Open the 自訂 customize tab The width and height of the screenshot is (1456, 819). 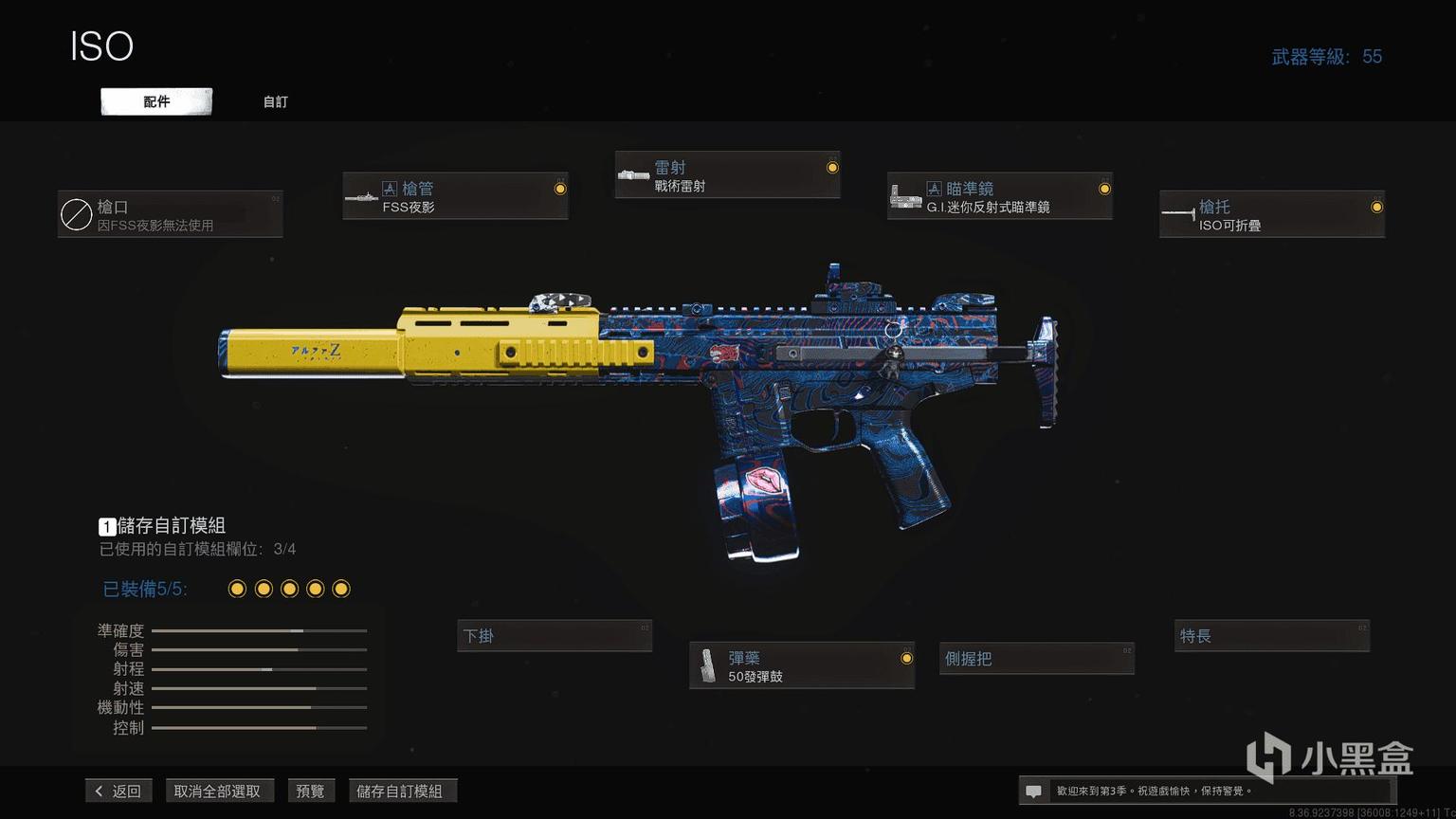coord(275,101)
